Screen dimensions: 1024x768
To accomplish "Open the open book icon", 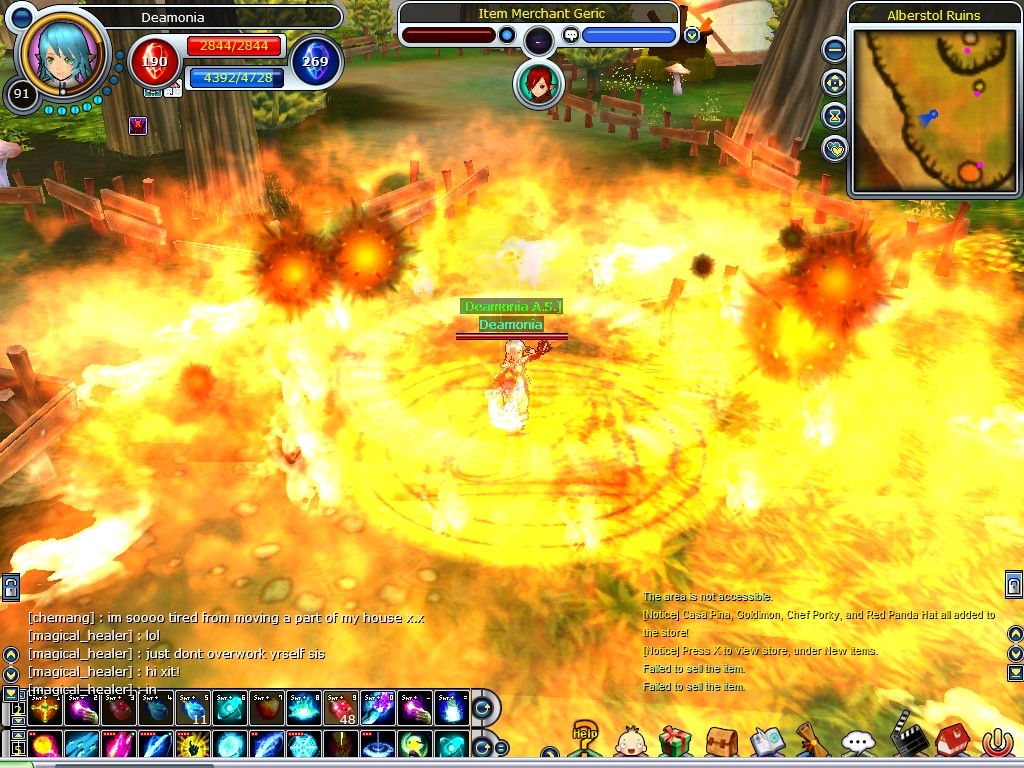I will tap(767, 741).
